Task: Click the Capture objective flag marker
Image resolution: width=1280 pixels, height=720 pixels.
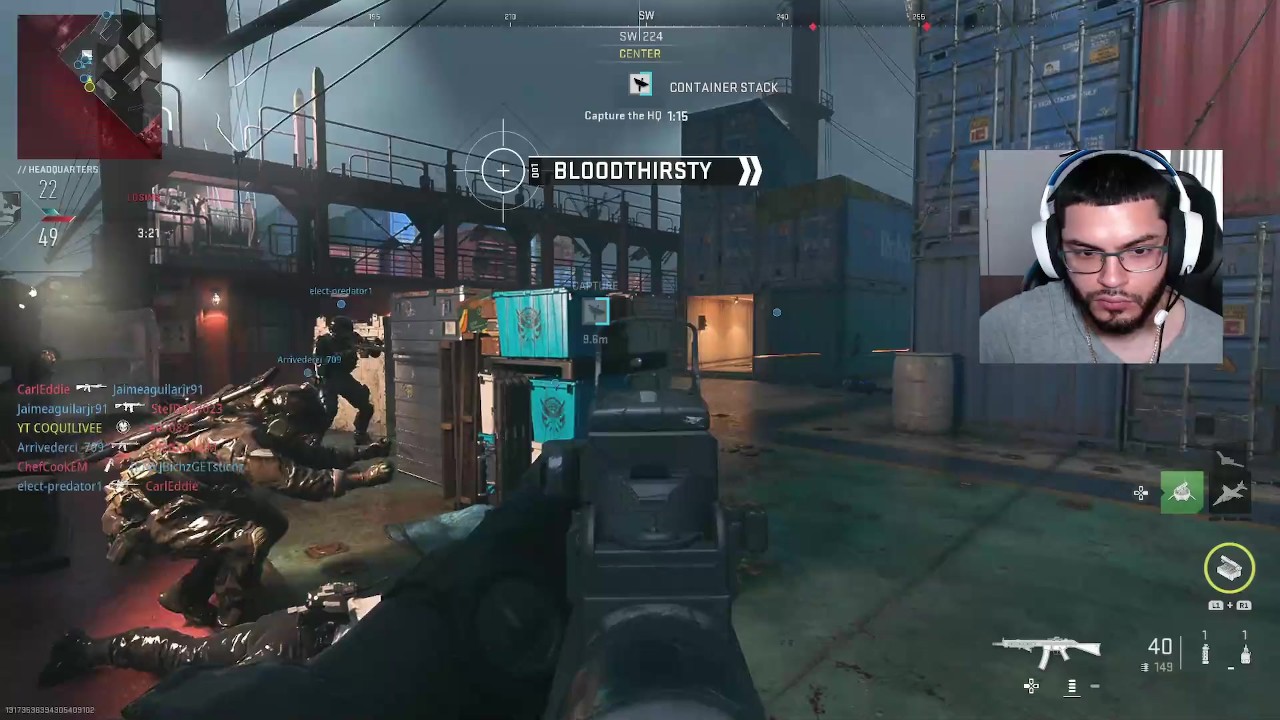Action: 596,312
